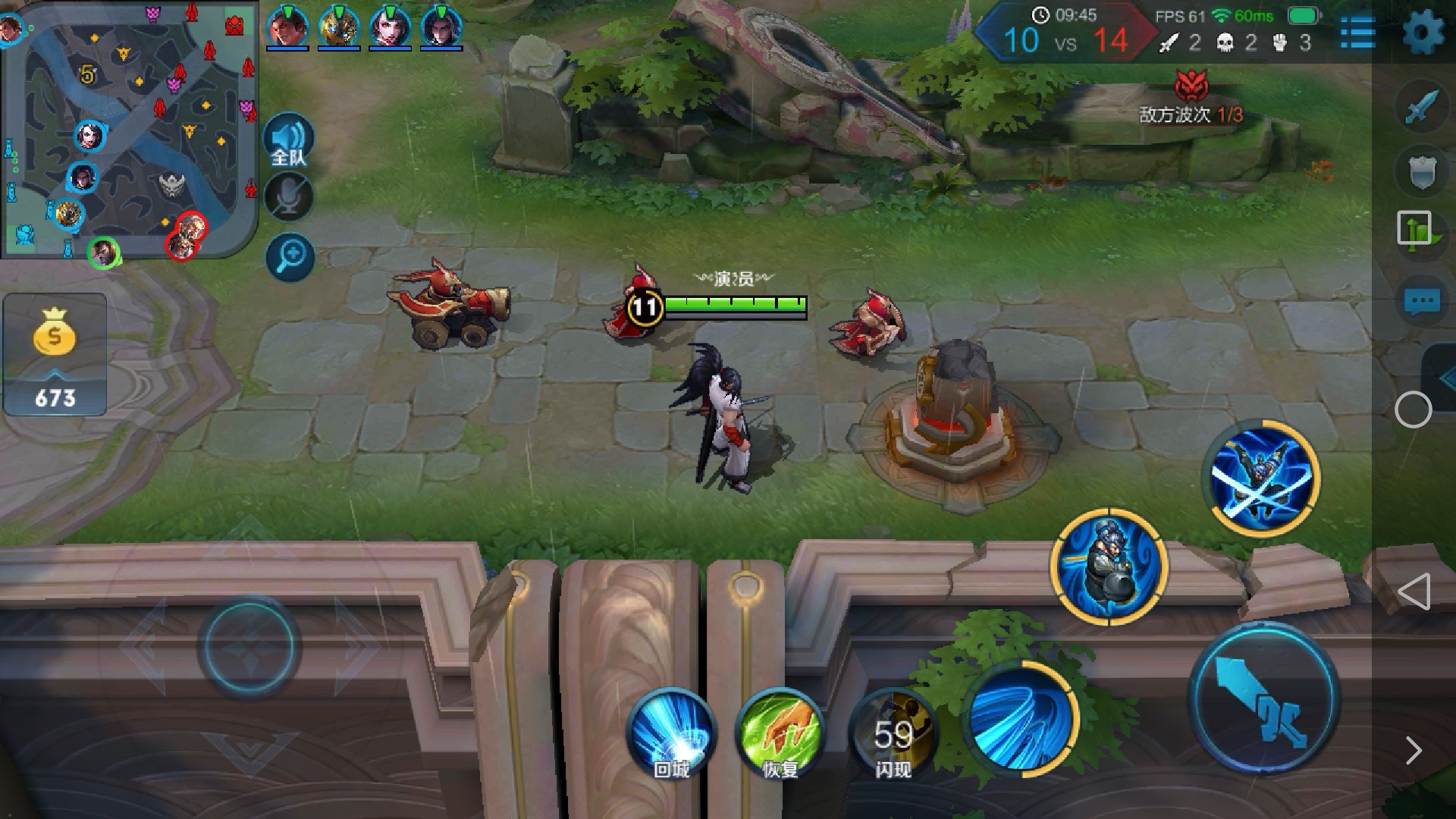This screenshot has height=819, width=1456.
Task: Open the scoreboard list icon
Action: pyautogui.click(x=1357, y=32)
